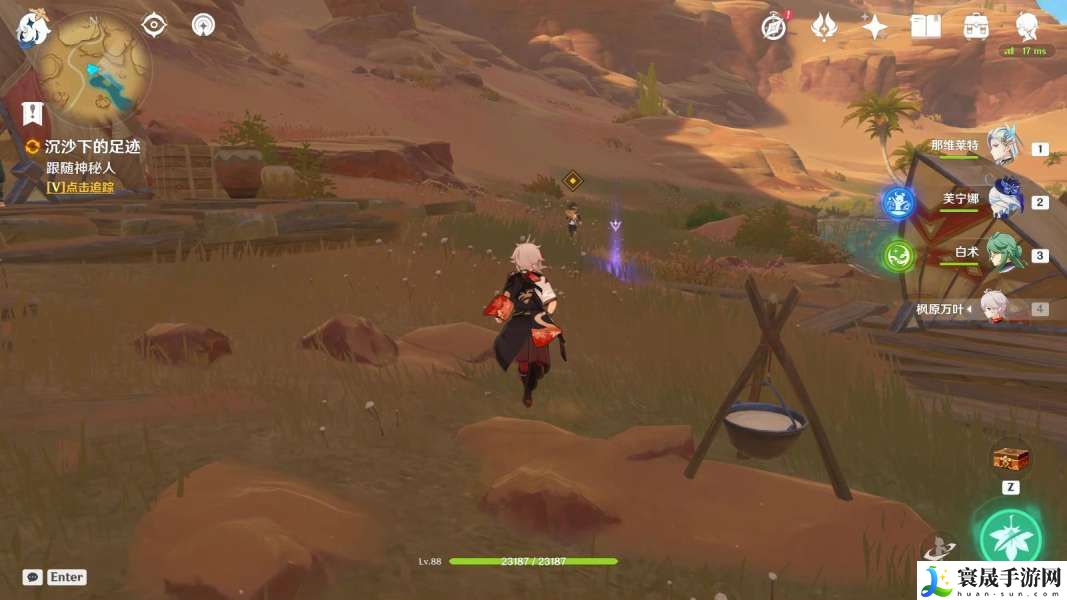
Task: Open the Paimon main menu
Action: pos(32,29)
